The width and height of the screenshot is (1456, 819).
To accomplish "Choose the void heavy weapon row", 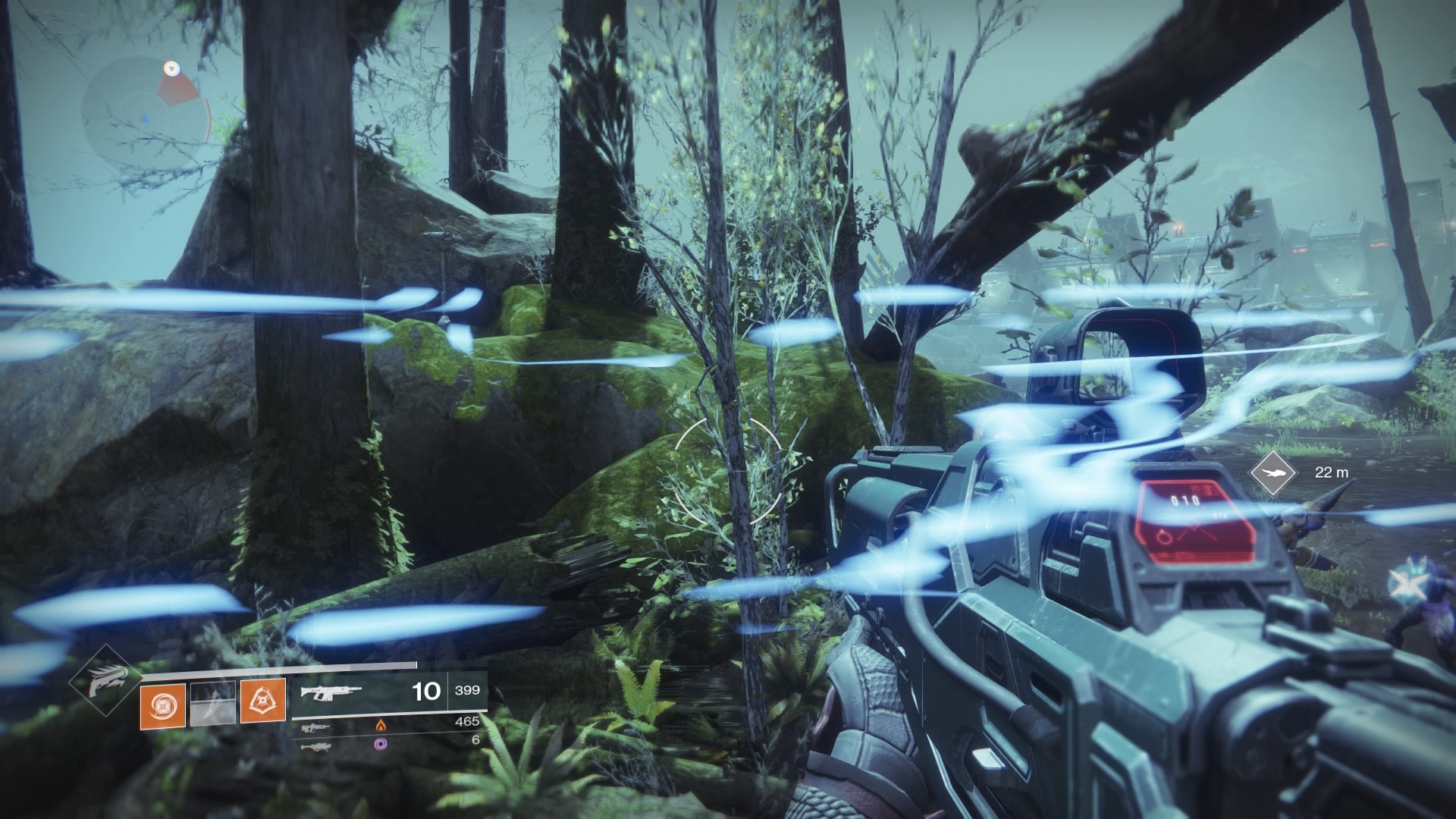I will 389,740.
